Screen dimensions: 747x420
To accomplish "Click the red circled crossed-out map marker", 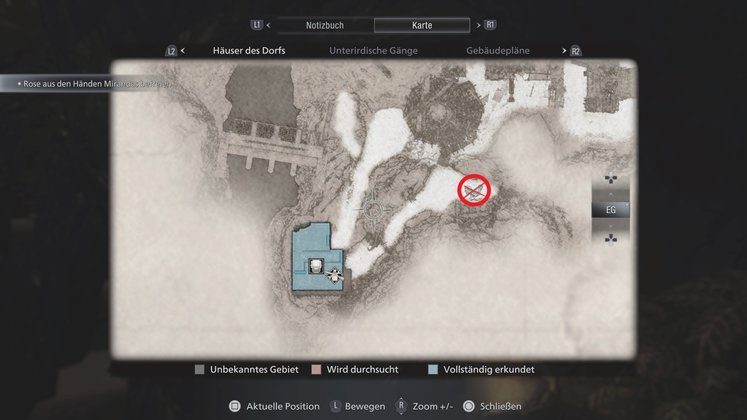I will pyautogui.click(x=474, y=189).
